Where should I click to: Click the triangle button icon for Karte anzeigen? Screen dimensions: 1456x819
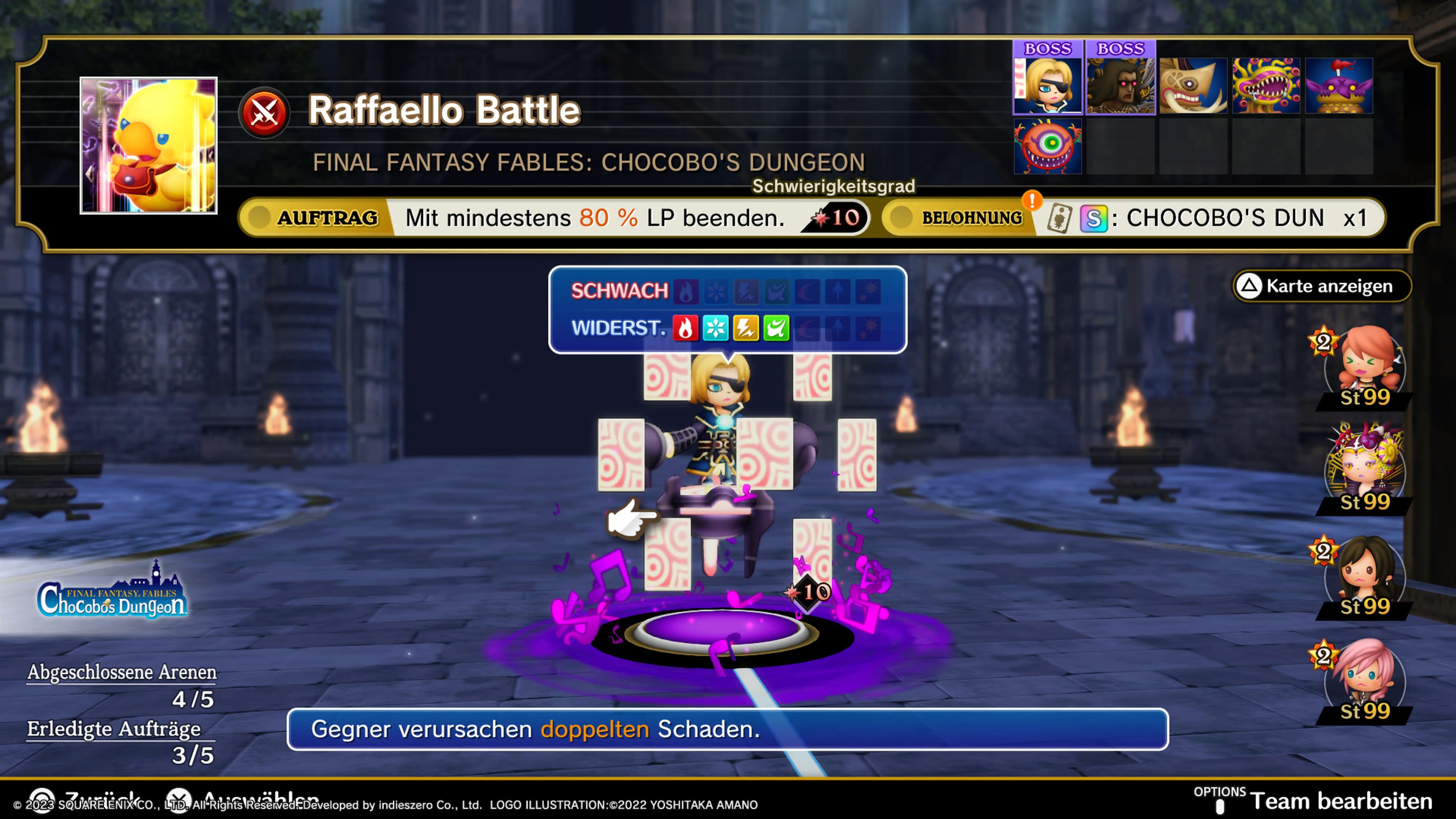(1250, 286)
